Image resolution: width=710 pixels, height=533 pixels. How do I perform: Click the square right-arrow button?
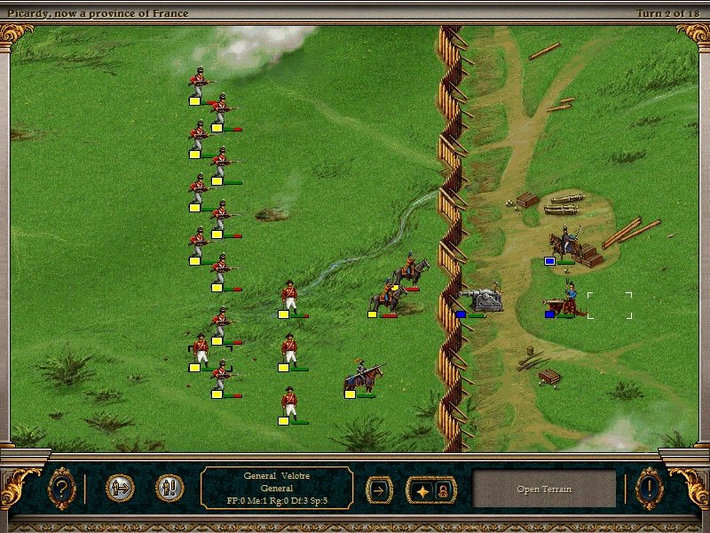coord(380,489)
